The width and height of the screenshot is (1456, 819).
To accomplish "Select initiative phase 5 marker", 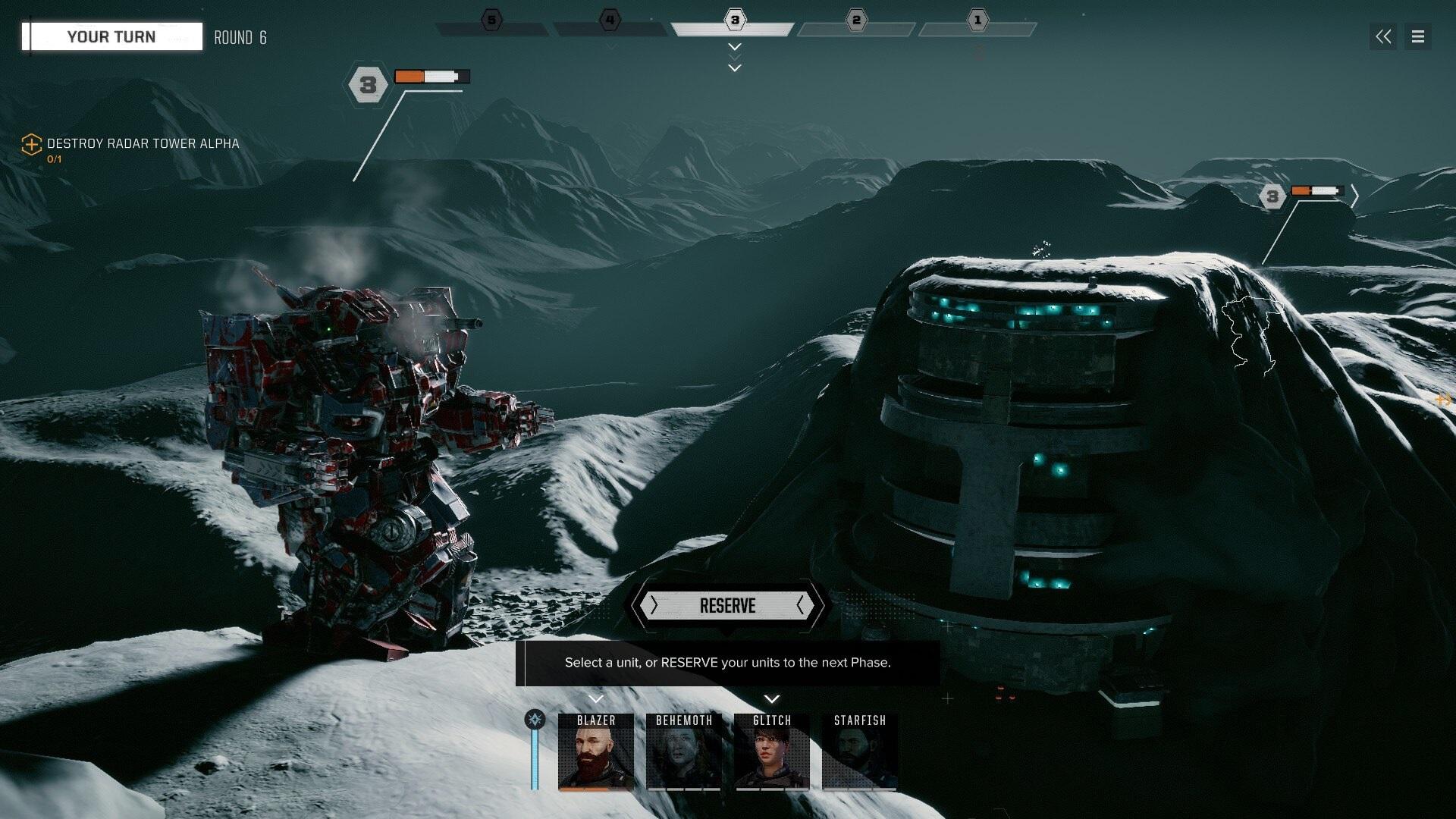I will pyautogui.click(x=492, y=20).
